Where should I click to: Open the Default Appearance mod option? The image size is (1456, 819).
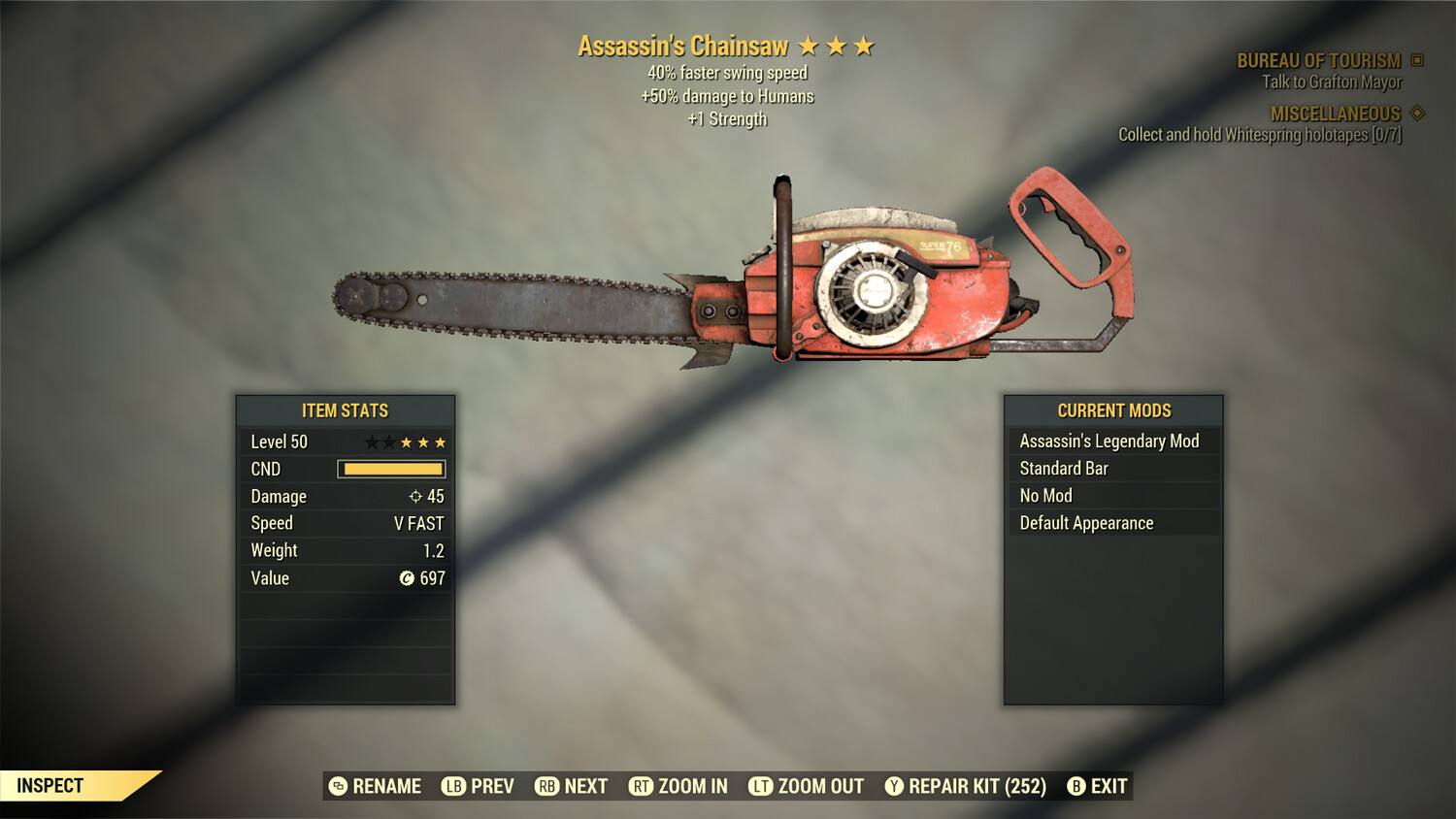(x=1109, y=522)
